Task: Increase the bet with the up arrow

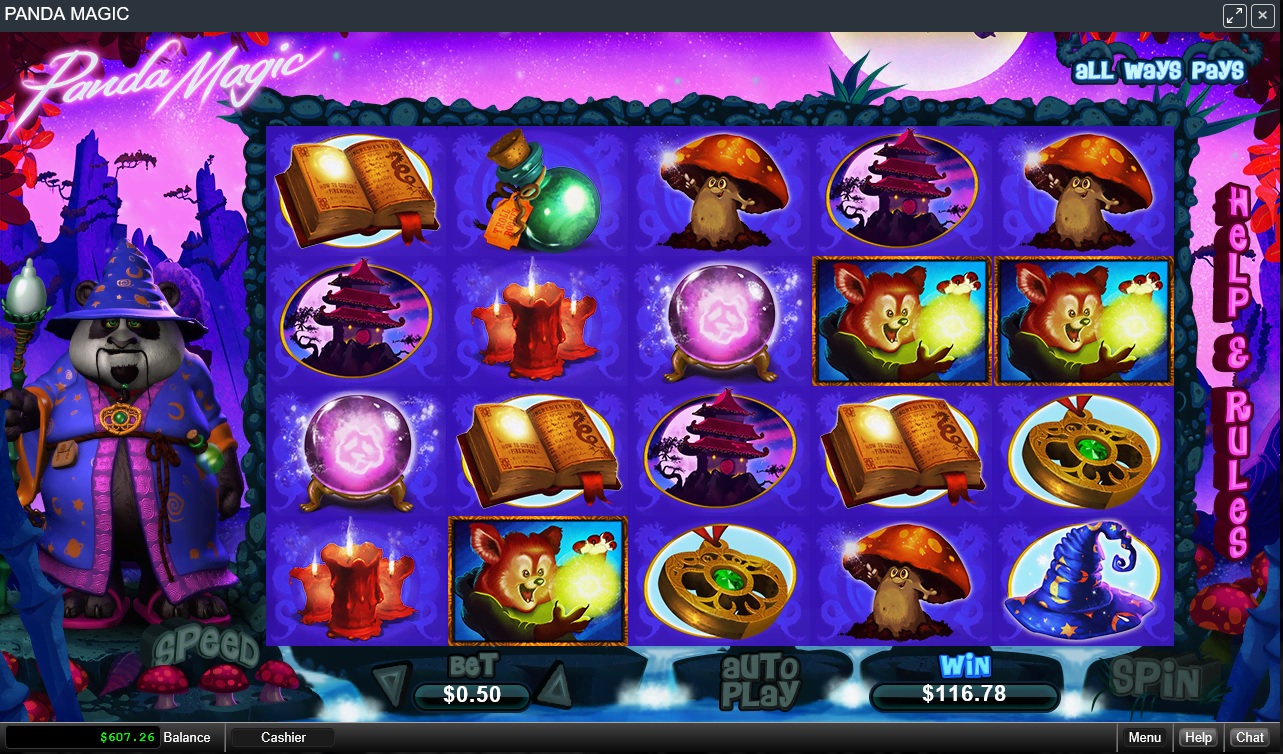Action: (x=553, y=685)
